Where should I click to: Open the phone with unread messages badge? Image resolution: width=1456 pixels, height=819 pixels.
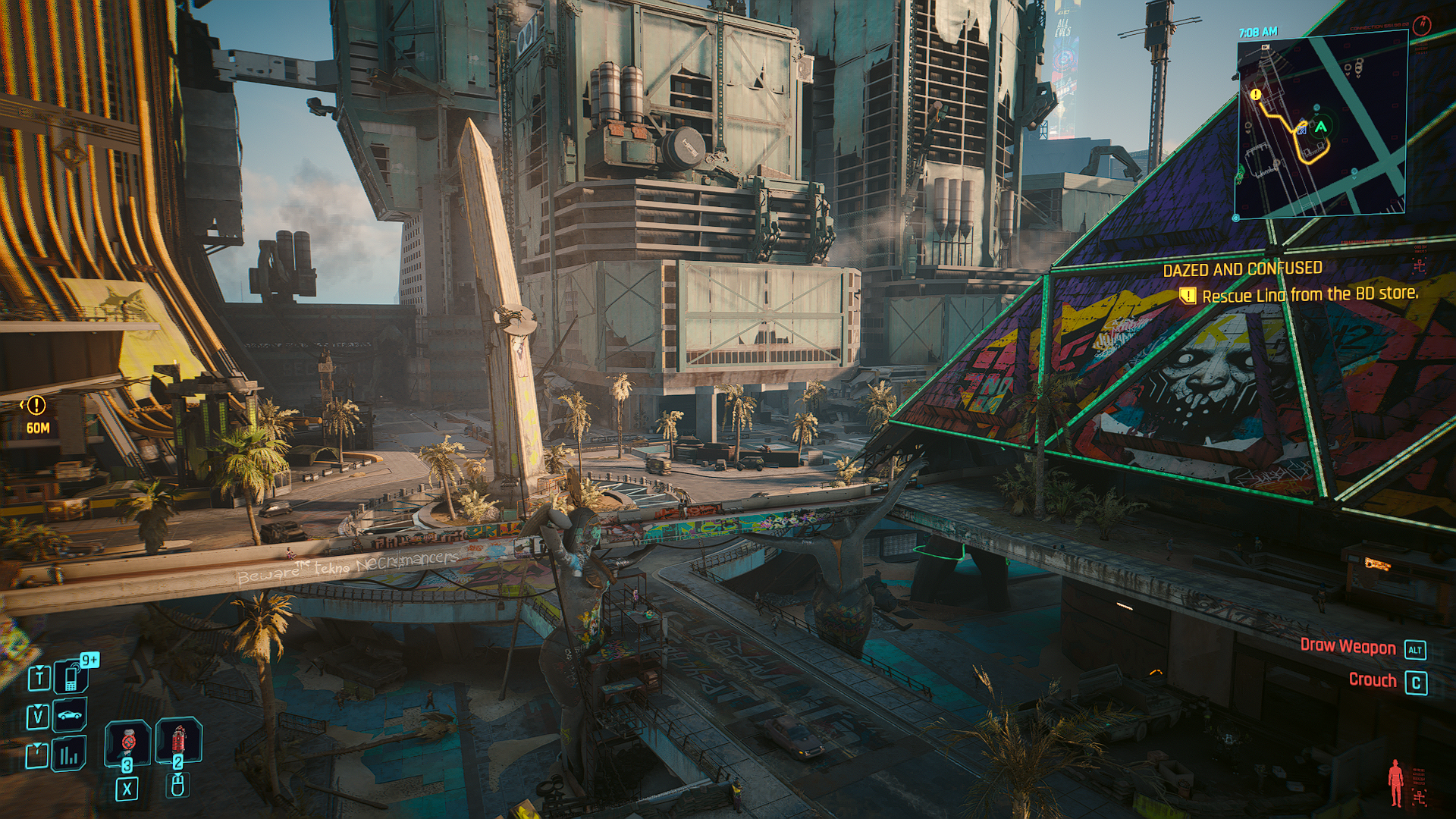point(71,676)
